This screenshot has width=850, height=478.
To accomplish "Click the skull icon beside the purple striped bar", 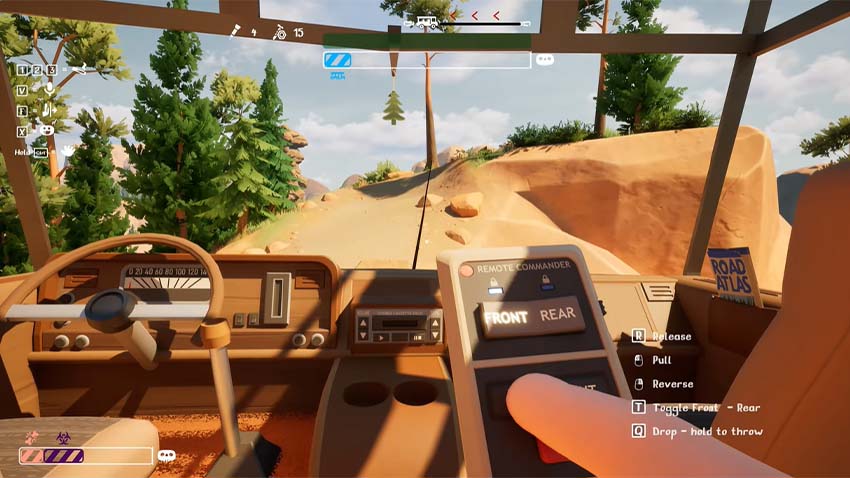I will (167, 455).
